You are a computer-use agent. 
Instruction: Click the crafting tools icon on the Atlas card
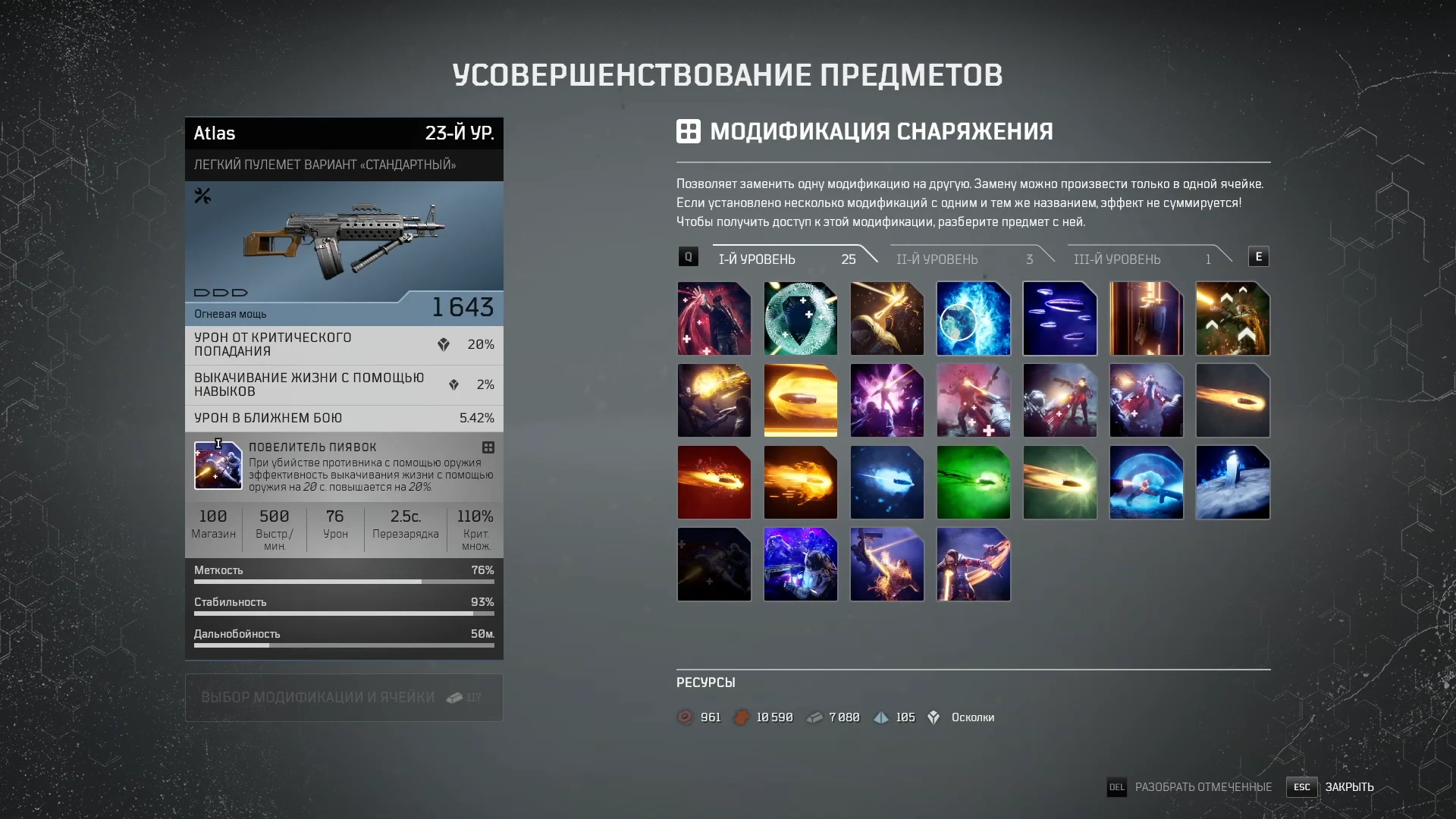[202, 196]
